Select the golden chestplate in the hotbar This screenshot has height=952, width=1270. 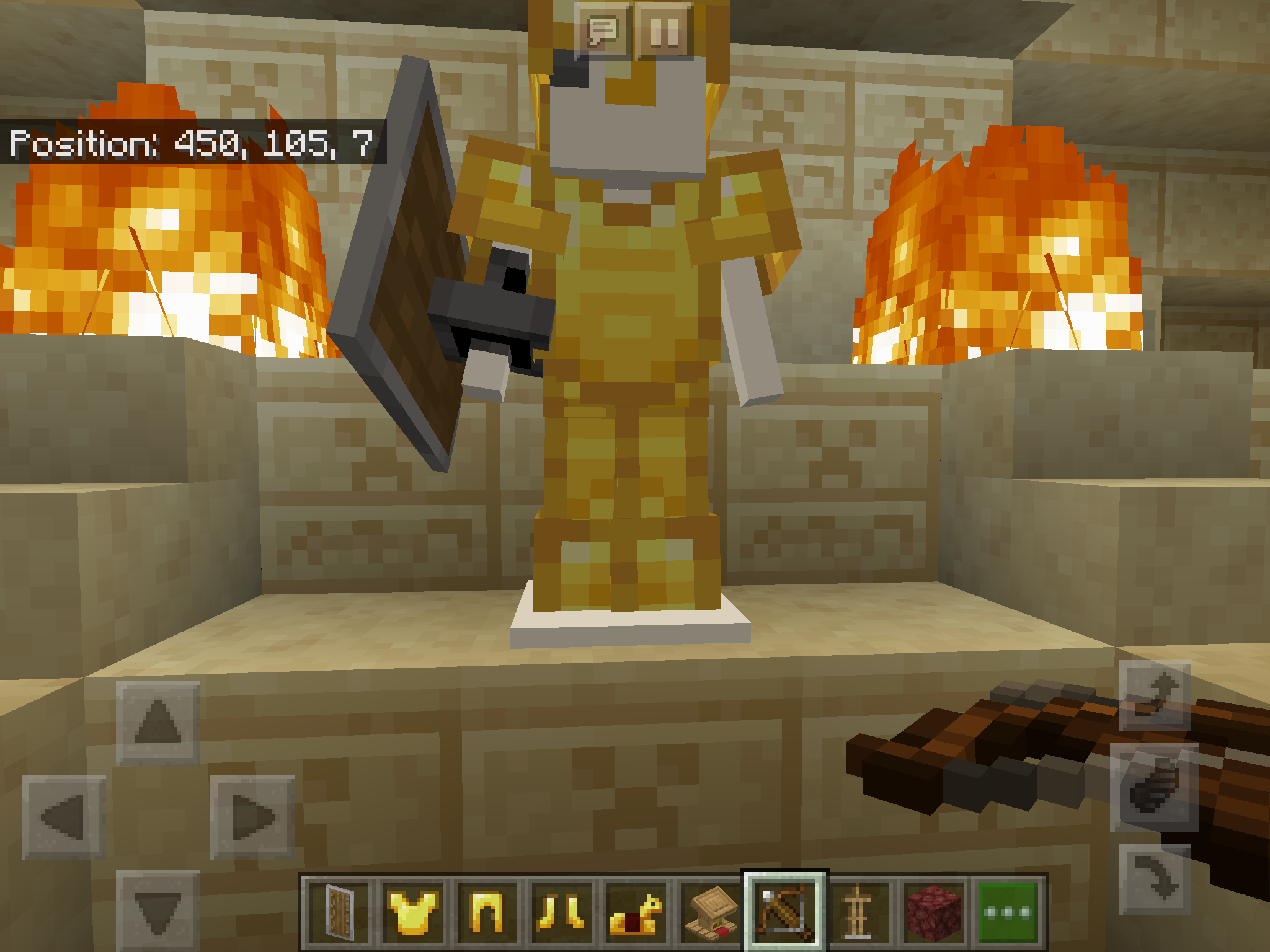tap(413, 911)
